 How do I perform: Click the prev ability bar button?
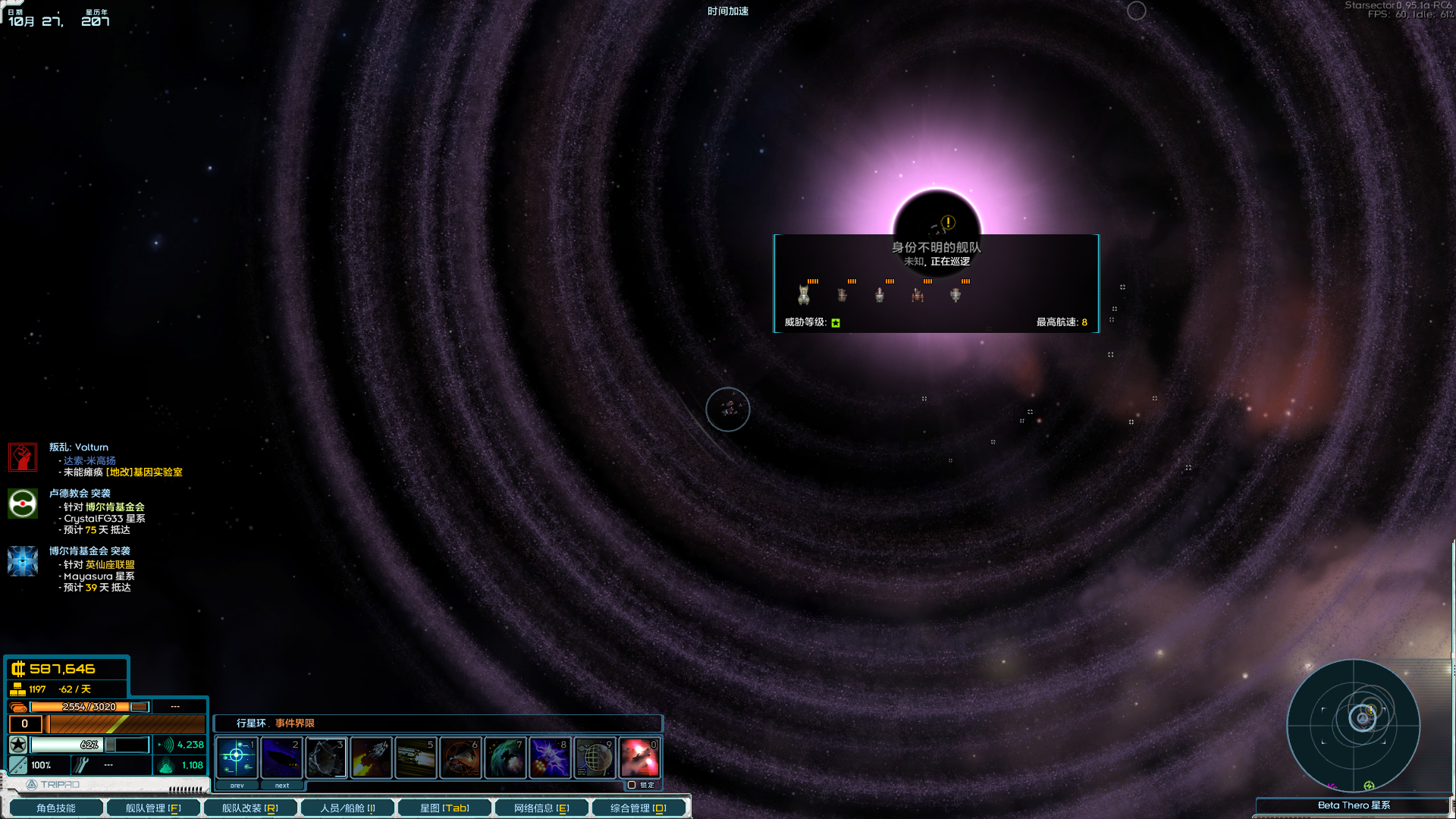click(x=237, y=785)
